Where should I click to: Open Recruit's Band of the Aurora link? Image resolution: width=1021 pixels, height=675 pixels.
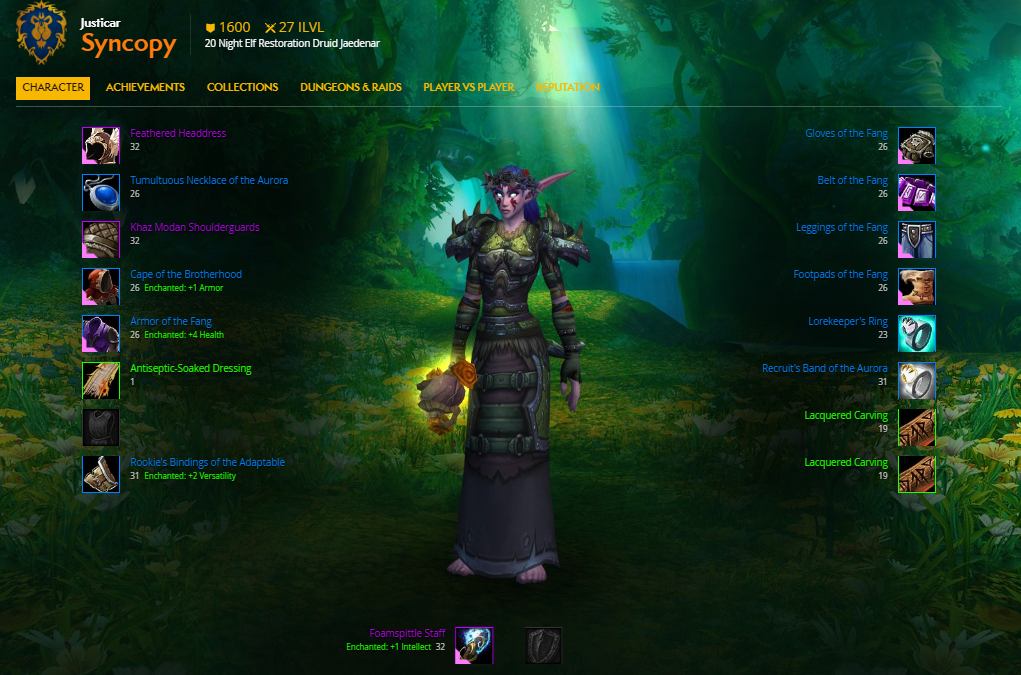[x=824, y=368]
